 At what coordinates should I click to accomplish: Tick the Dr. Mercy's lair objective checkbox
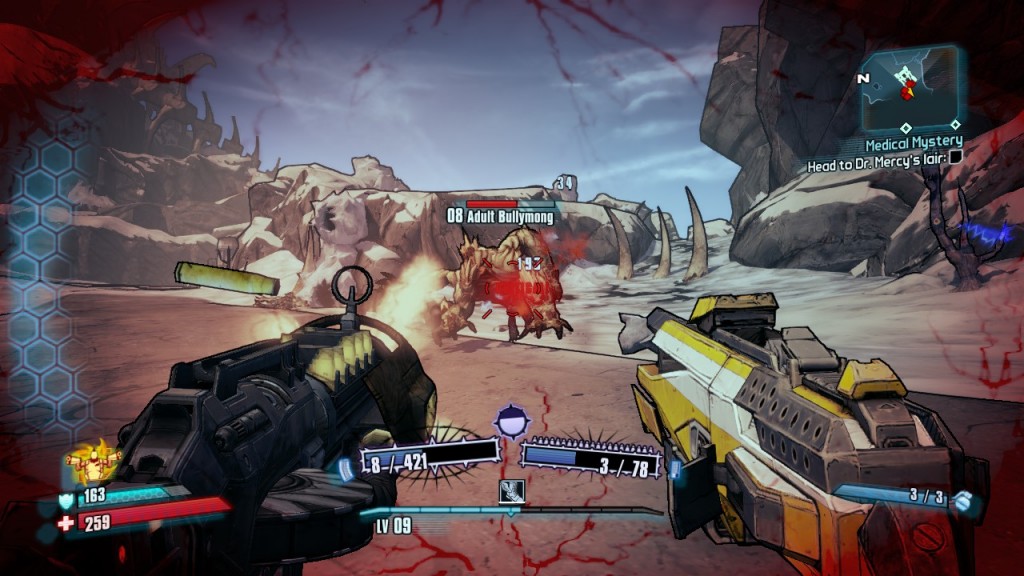(x=956, y=157)
